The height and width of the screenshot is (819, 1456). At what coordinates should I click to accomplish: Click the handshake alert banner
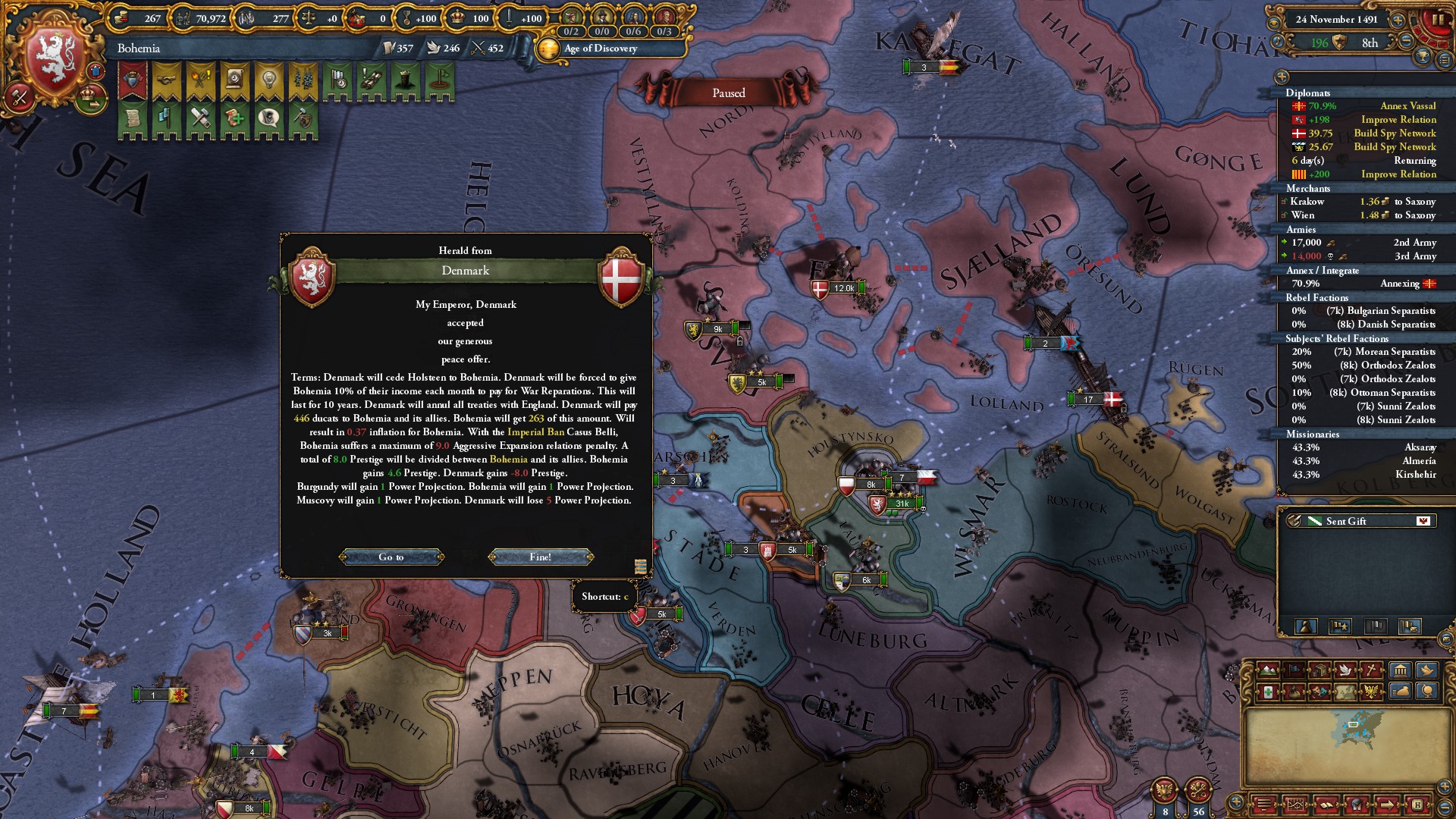[x=166, y=80]
